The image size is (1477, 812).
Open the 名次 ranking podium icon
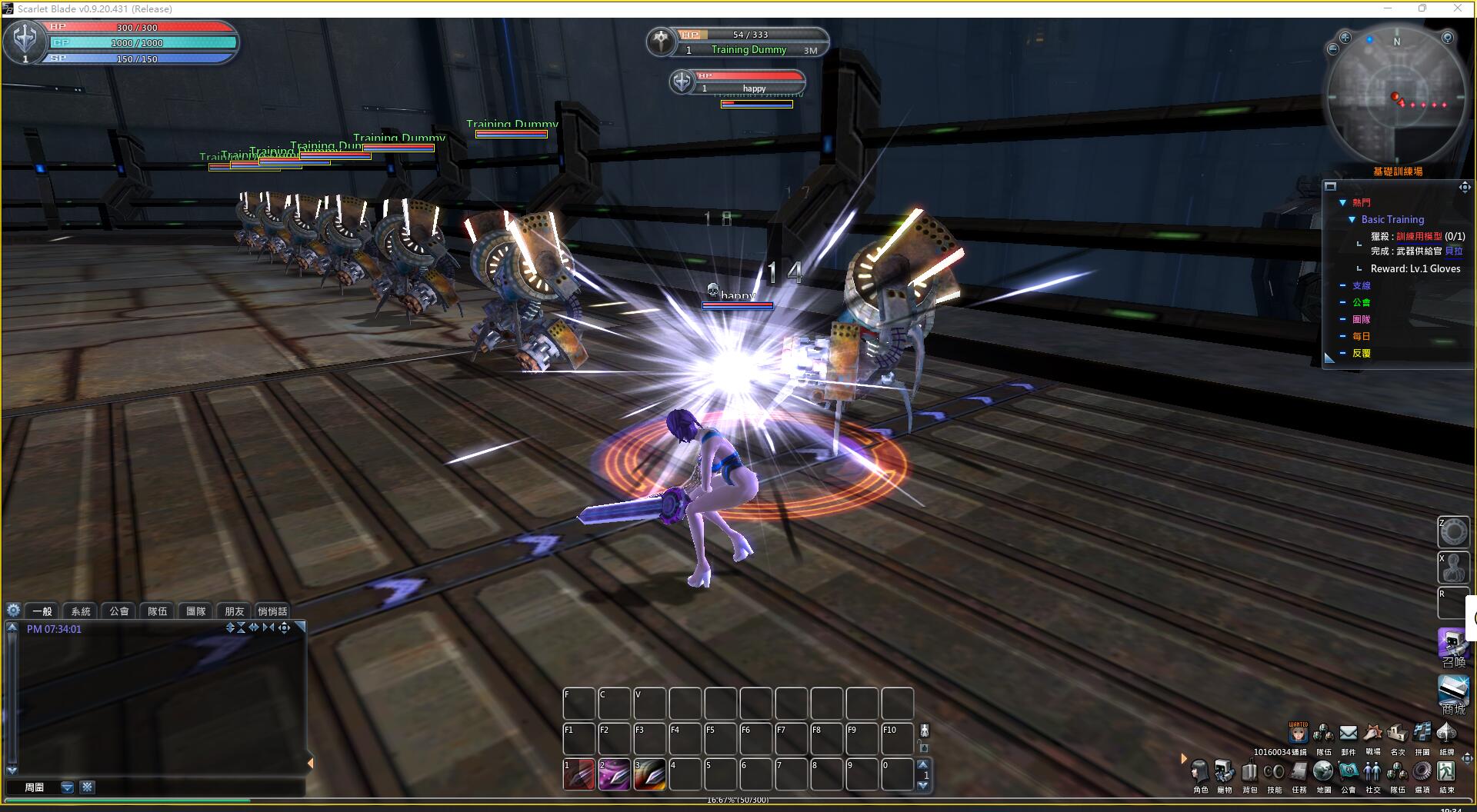tap(1397, 734)
